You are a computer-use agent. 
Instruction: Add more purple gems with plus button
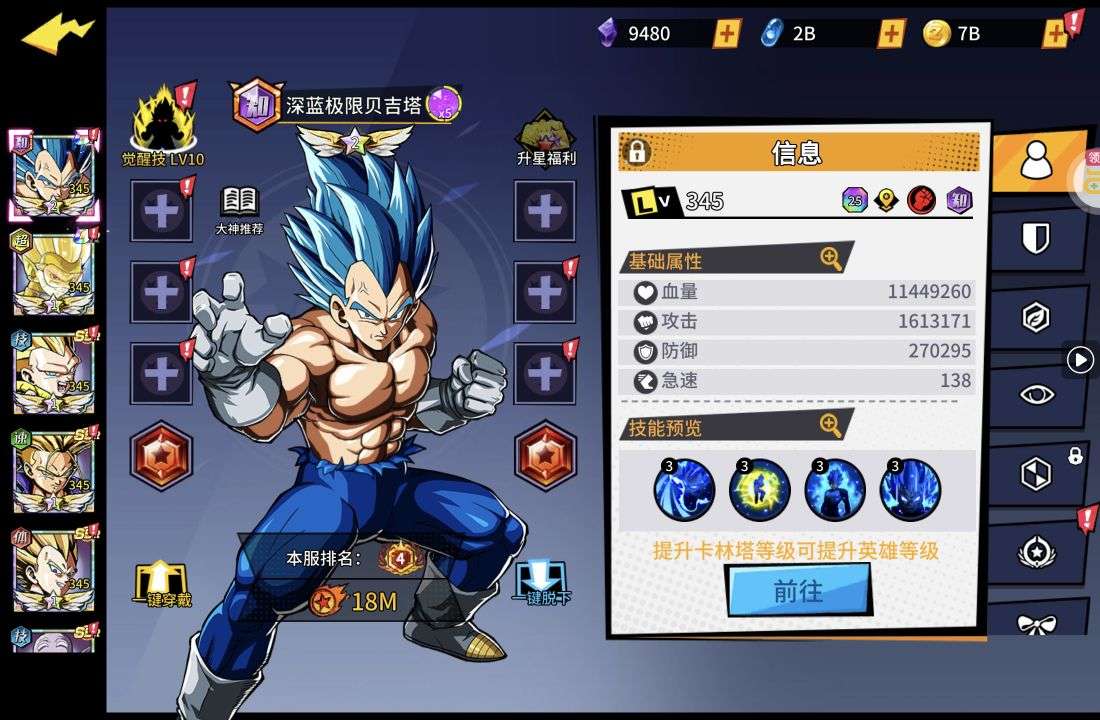click(727, 34)
